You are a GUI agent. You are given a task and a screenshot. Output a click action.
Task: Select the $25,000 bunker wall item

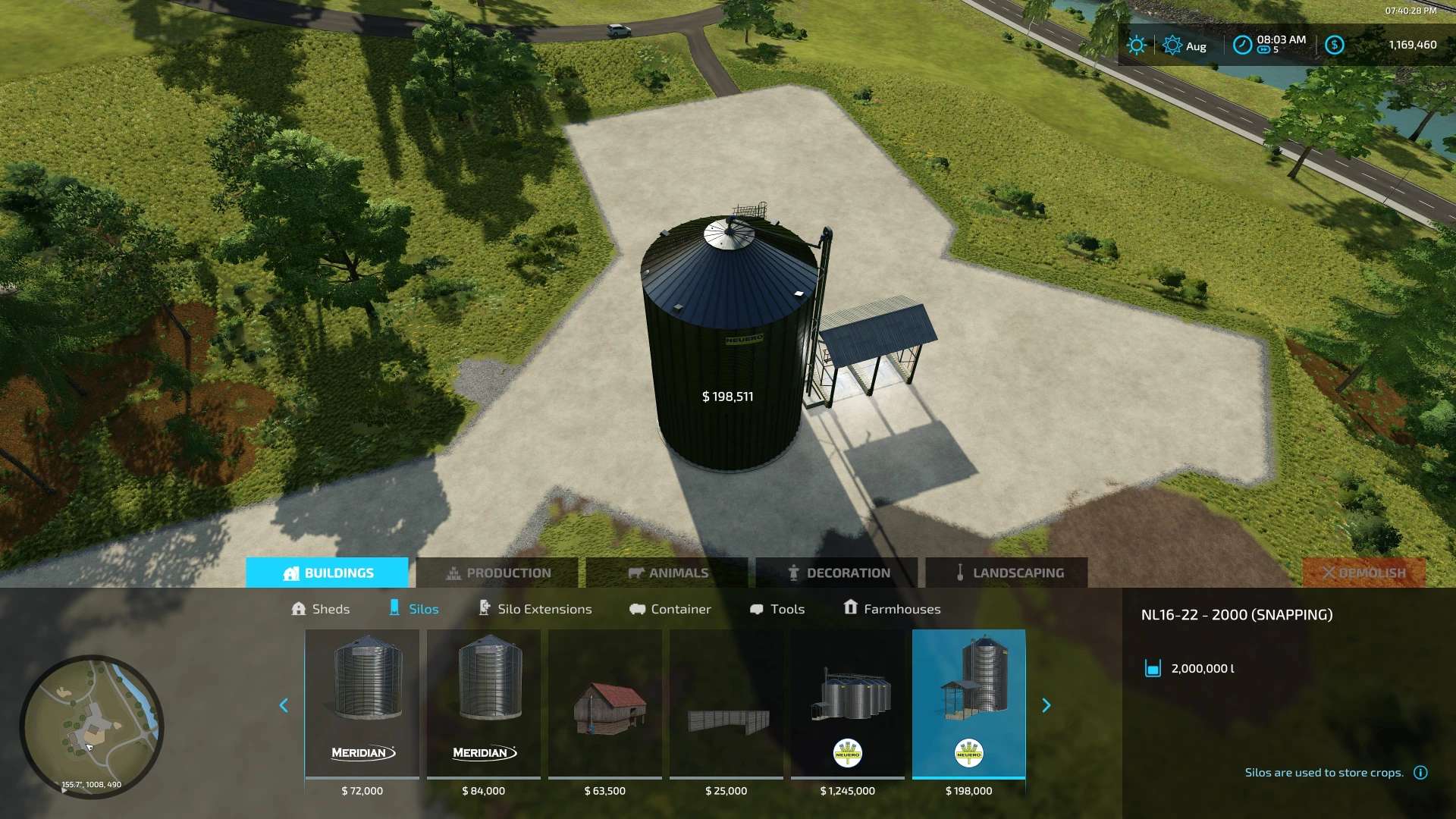point(726,704)
